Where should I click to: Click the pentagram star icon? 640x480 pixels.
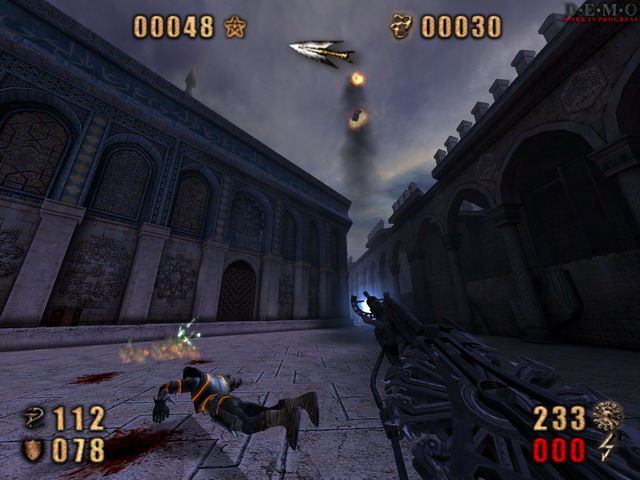pyautogui.click(x=235, y=27)
